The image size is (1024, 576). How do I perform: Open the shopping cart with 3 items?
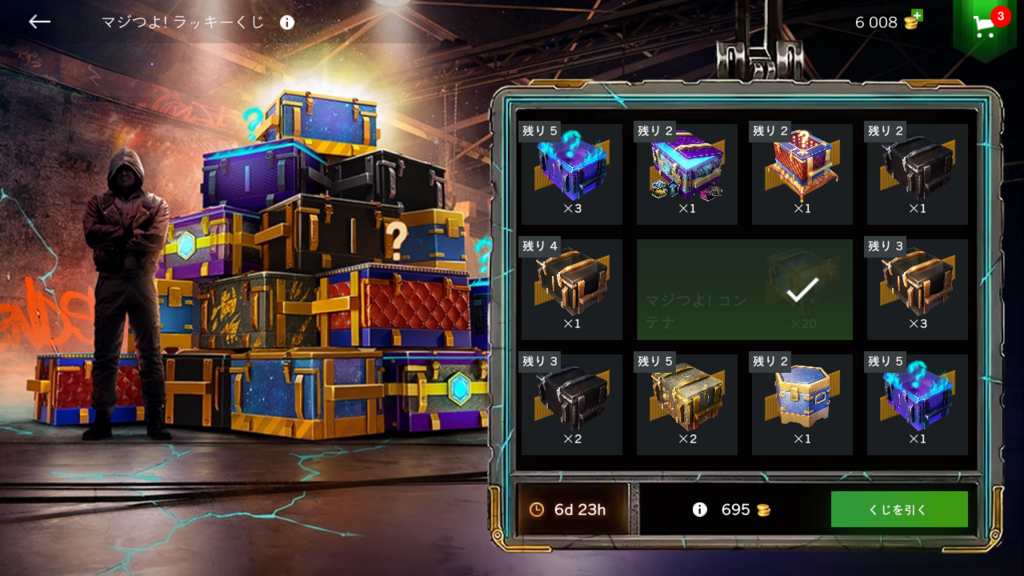pos(985,25)
